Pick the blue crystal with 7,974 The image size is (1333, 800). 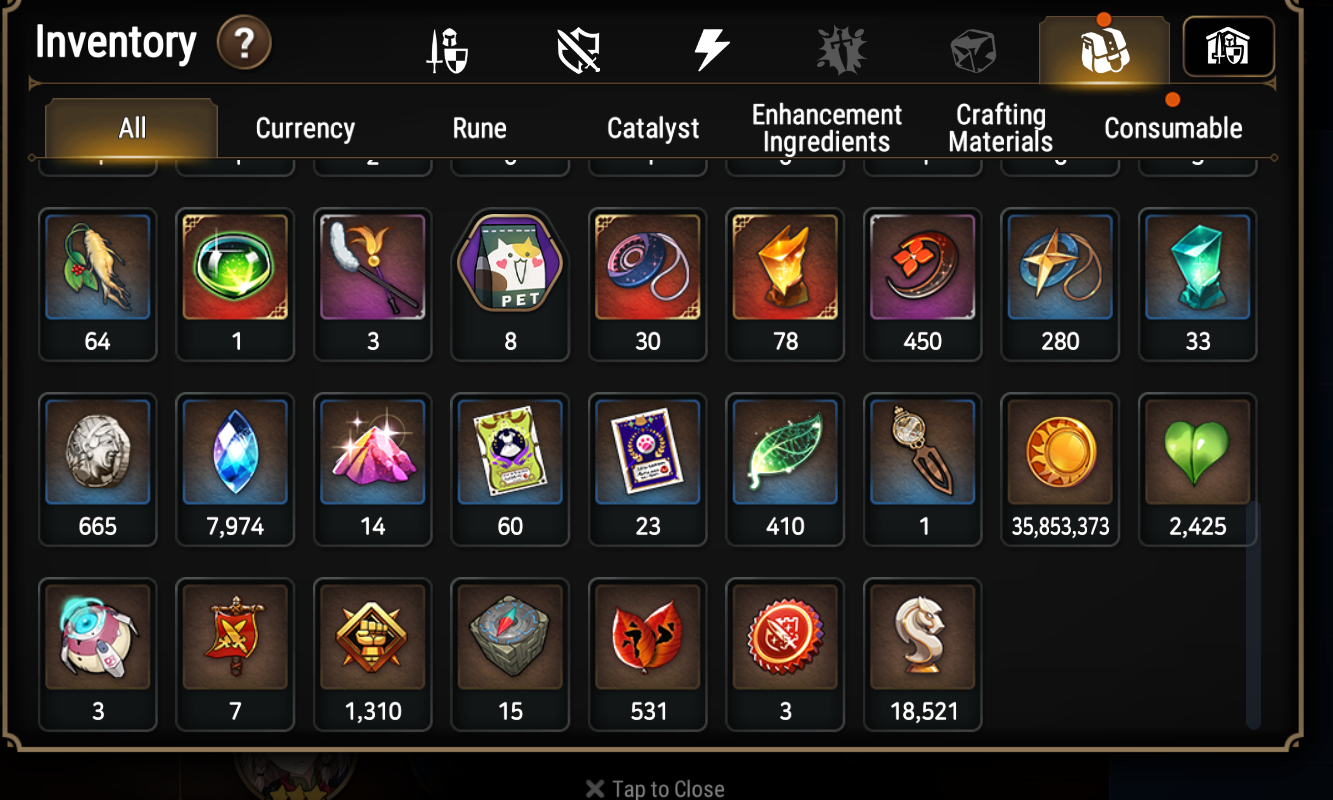tap(235, 453)
